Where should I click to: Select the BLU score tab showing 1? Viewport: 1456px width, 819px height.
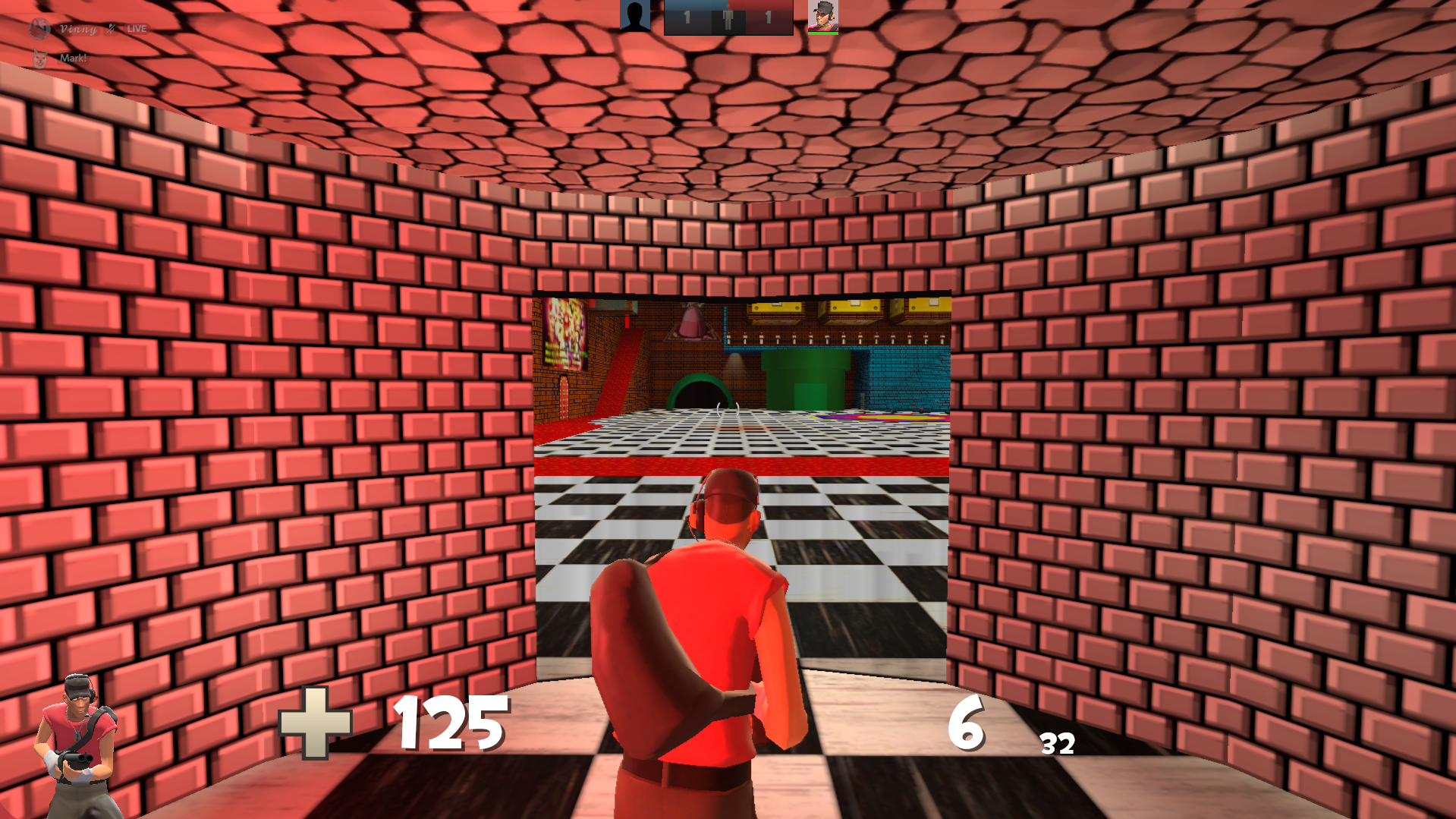pos(687,18)
